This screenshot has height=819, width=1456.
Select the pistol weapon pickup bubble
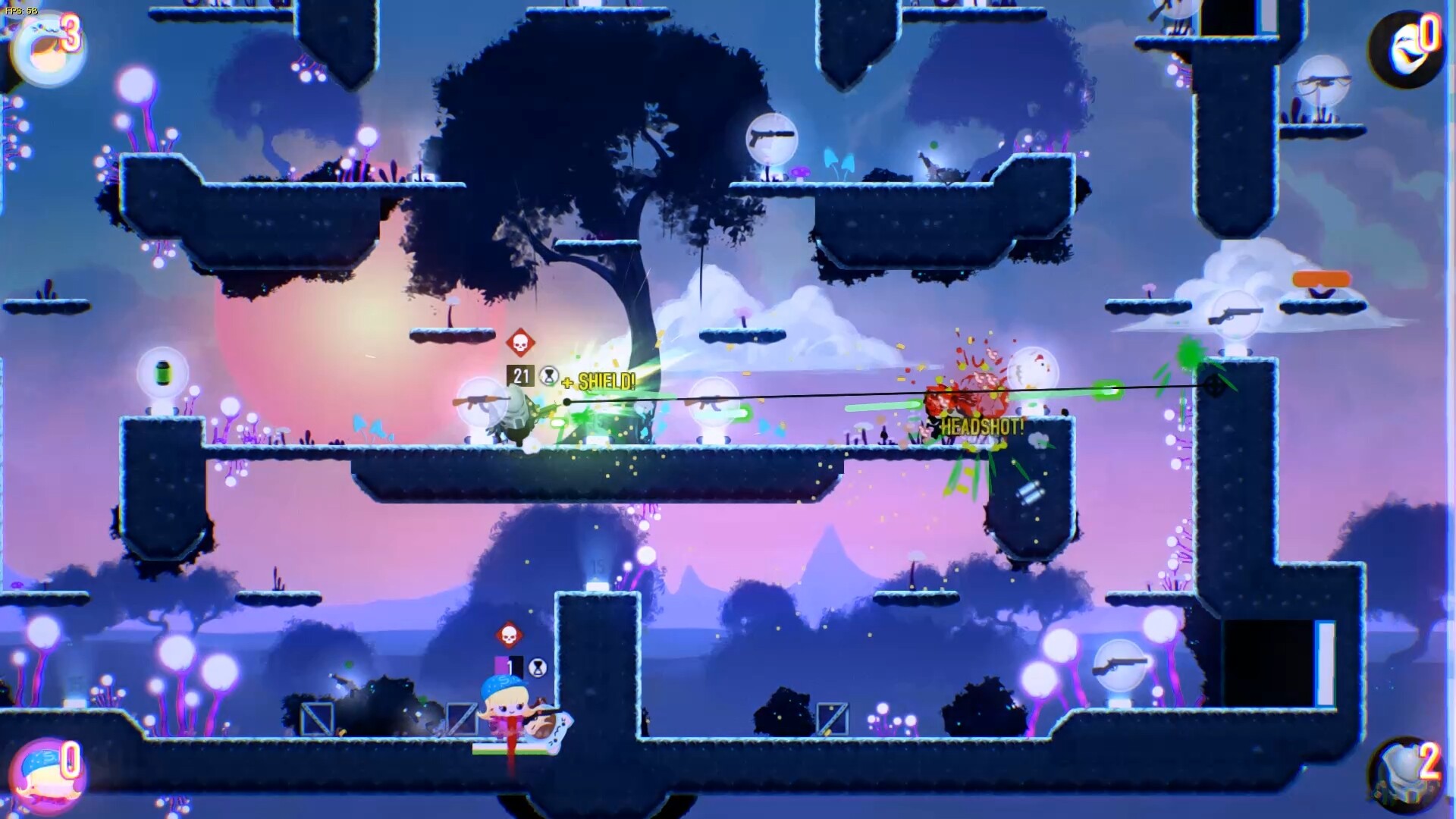tap(770, 138)
